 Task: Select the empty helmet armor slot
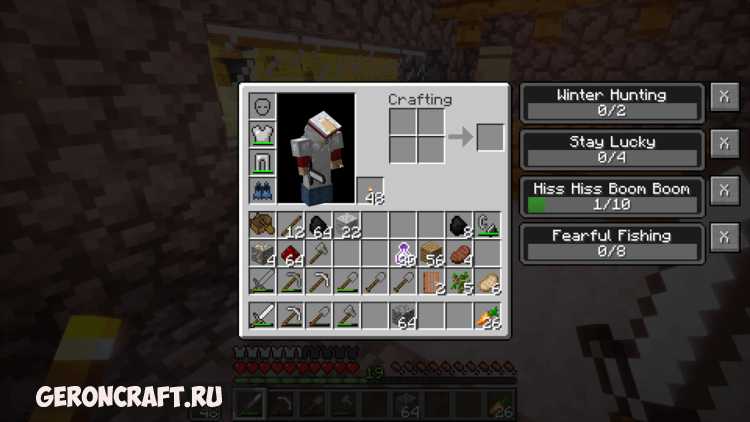click(262, 106)
